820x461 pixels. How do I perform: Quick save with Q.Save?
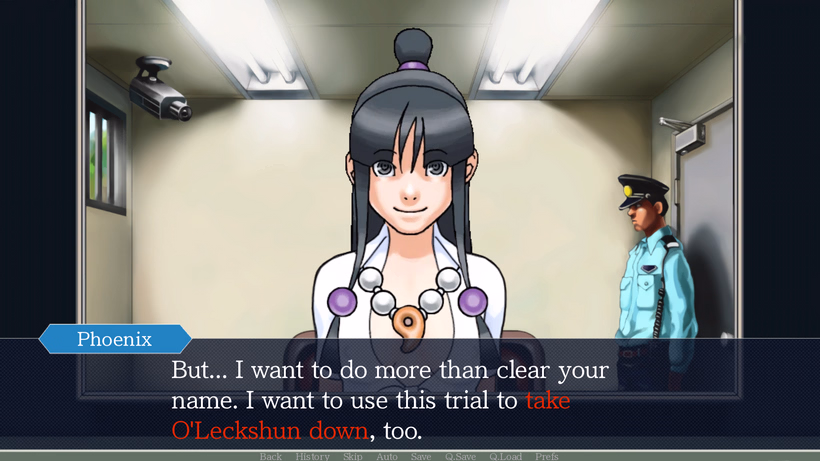(x=460, y=456)
